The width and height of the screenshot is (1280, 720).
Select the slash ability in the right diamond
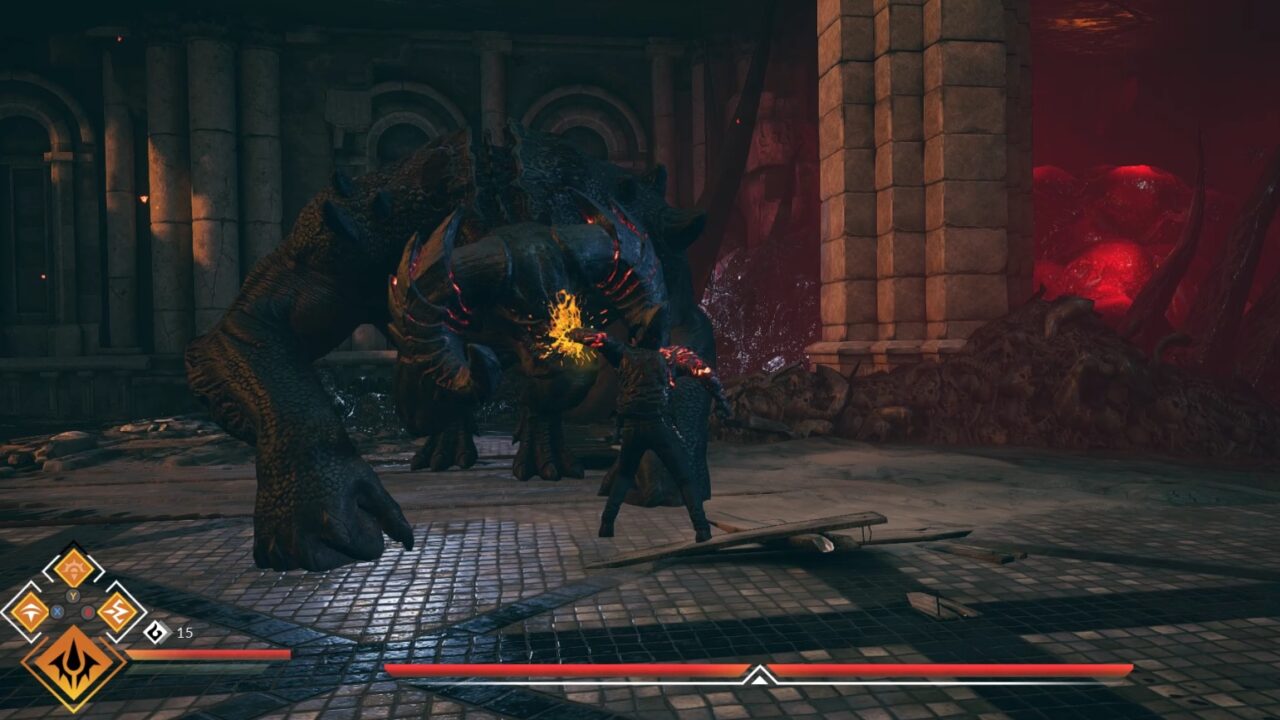coord(115,610)
